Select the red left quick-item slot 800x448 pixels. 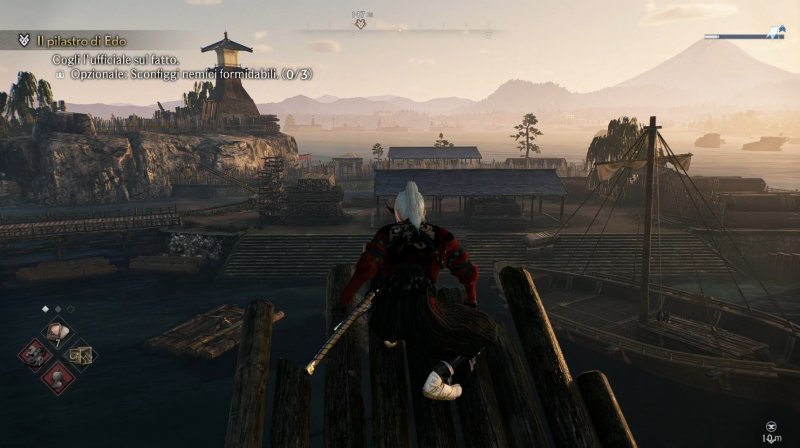click(x=37, y=355)
